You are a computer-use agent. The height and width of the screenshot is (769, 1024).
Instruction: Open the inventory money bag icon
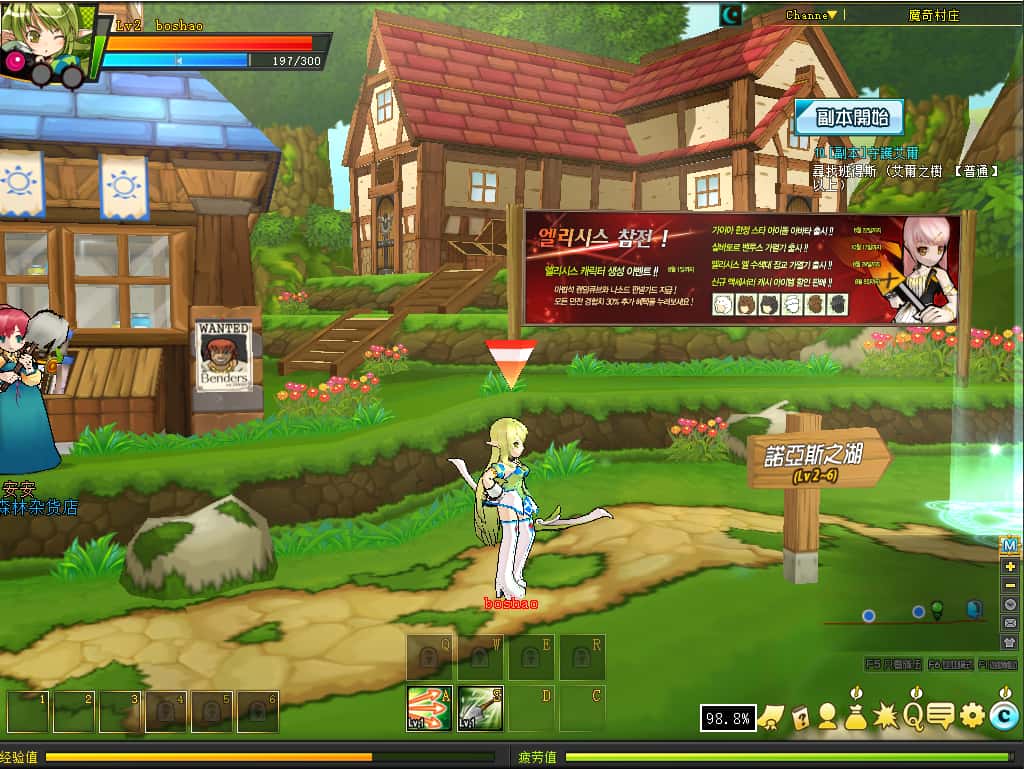click(856, 715)
